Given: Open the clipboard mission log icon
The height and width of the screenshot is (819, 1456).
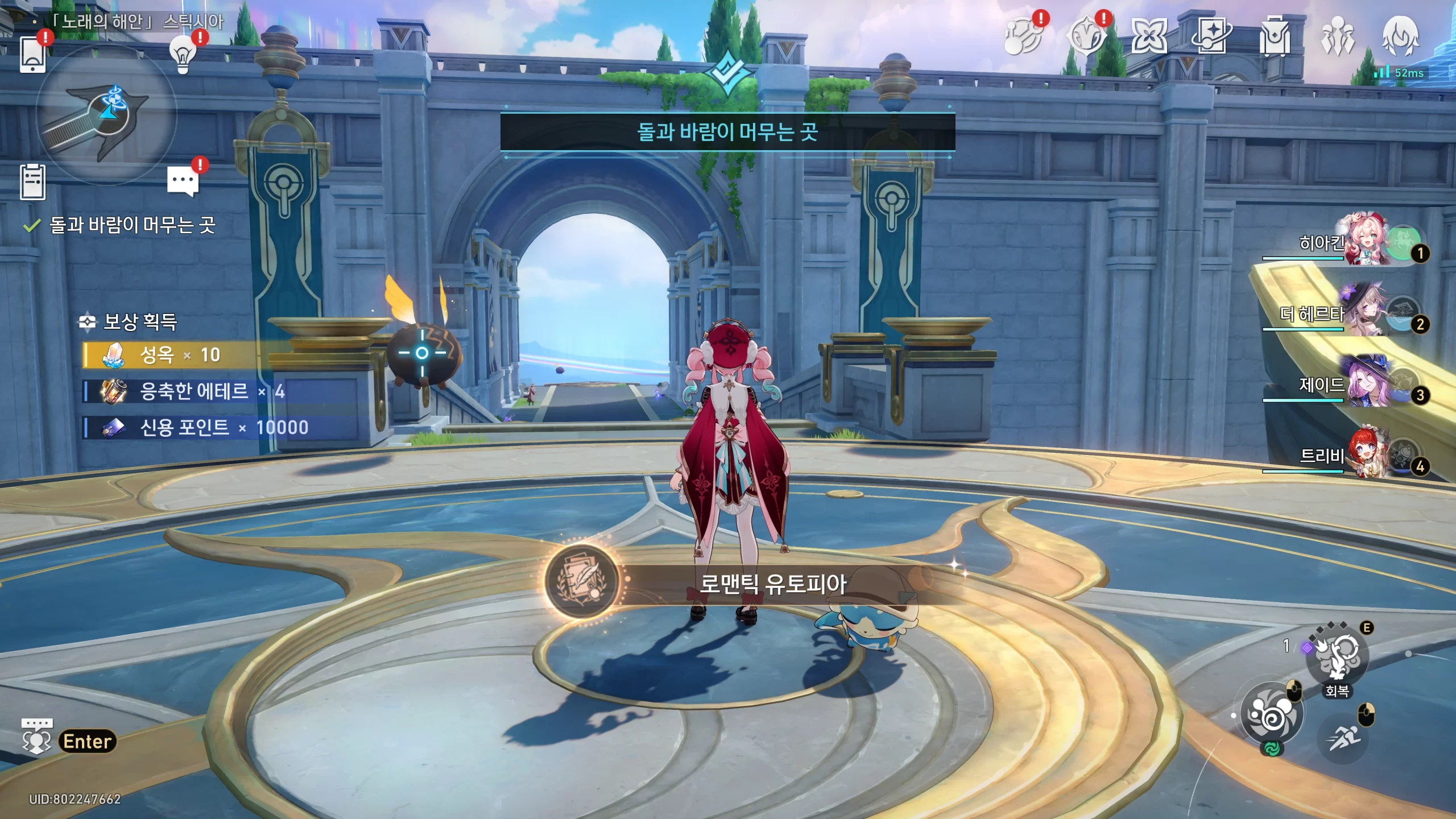Looking at the screenshot, I should 32,182.
